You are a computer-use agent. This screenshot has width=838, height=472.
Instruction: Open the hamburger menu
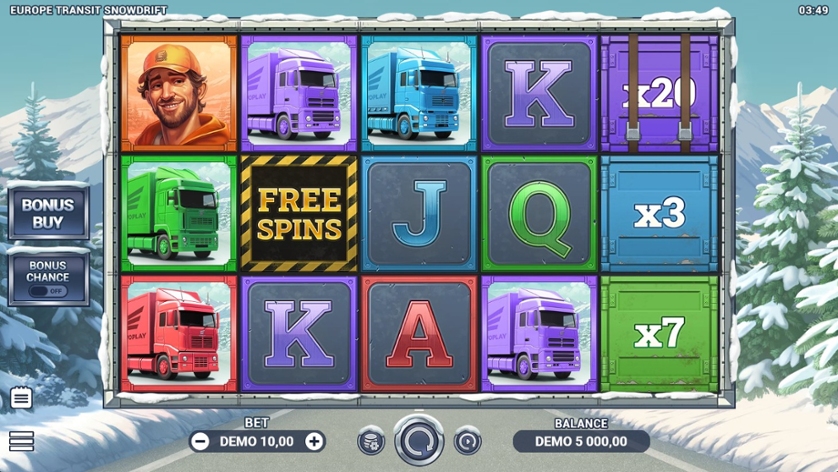(x=21, y=441)
